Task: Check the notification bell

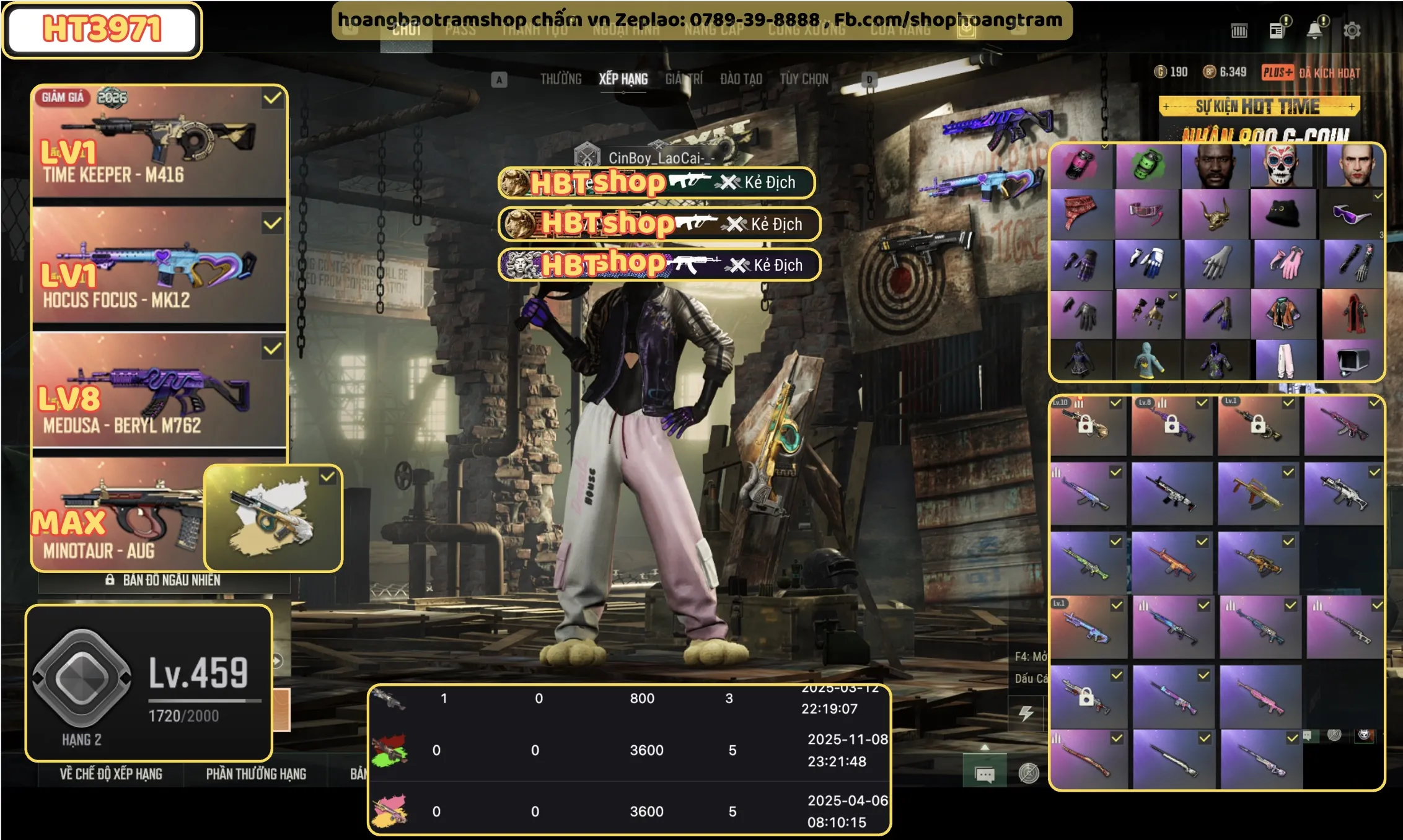Action: (1314, 30)
